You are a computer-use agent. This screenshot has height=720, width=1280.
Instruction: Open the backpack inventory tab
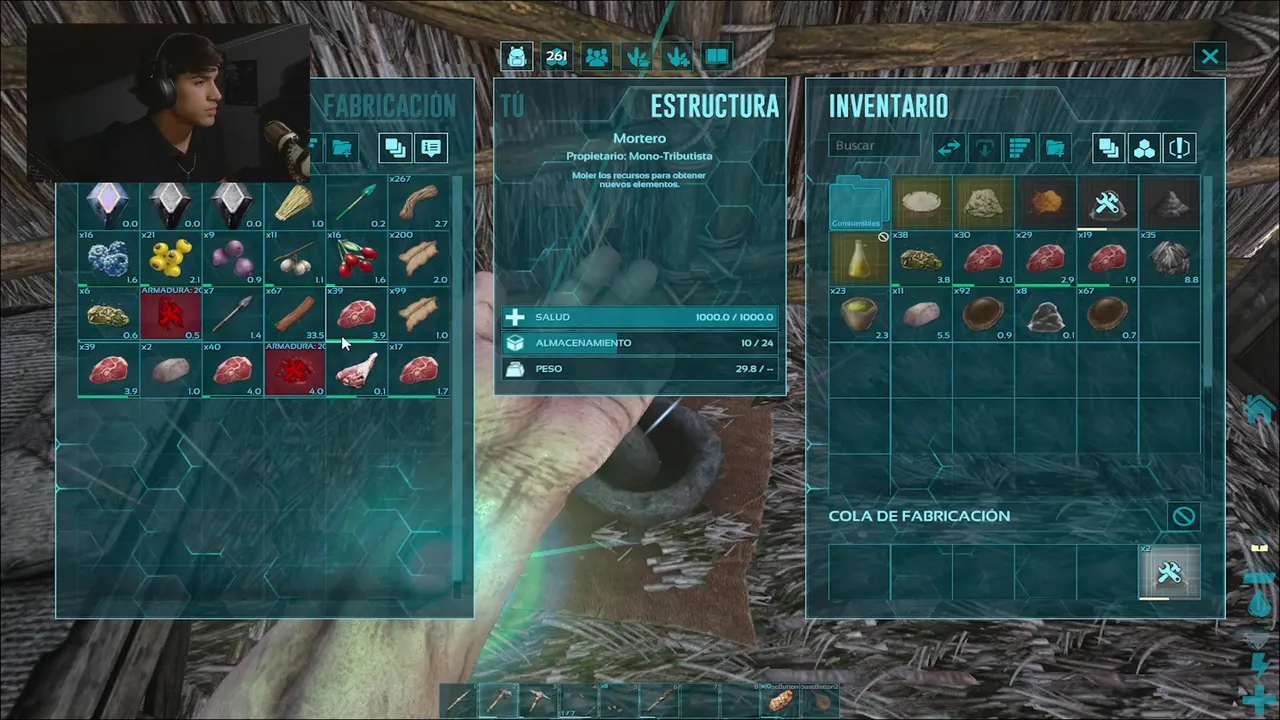coord(517,56)
